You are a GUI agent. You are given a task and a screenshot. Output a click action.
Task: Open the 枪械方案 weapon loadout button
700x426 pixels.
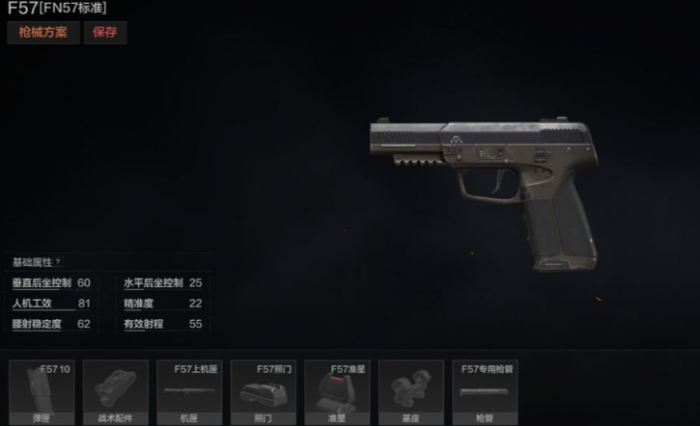click(42, 32)
